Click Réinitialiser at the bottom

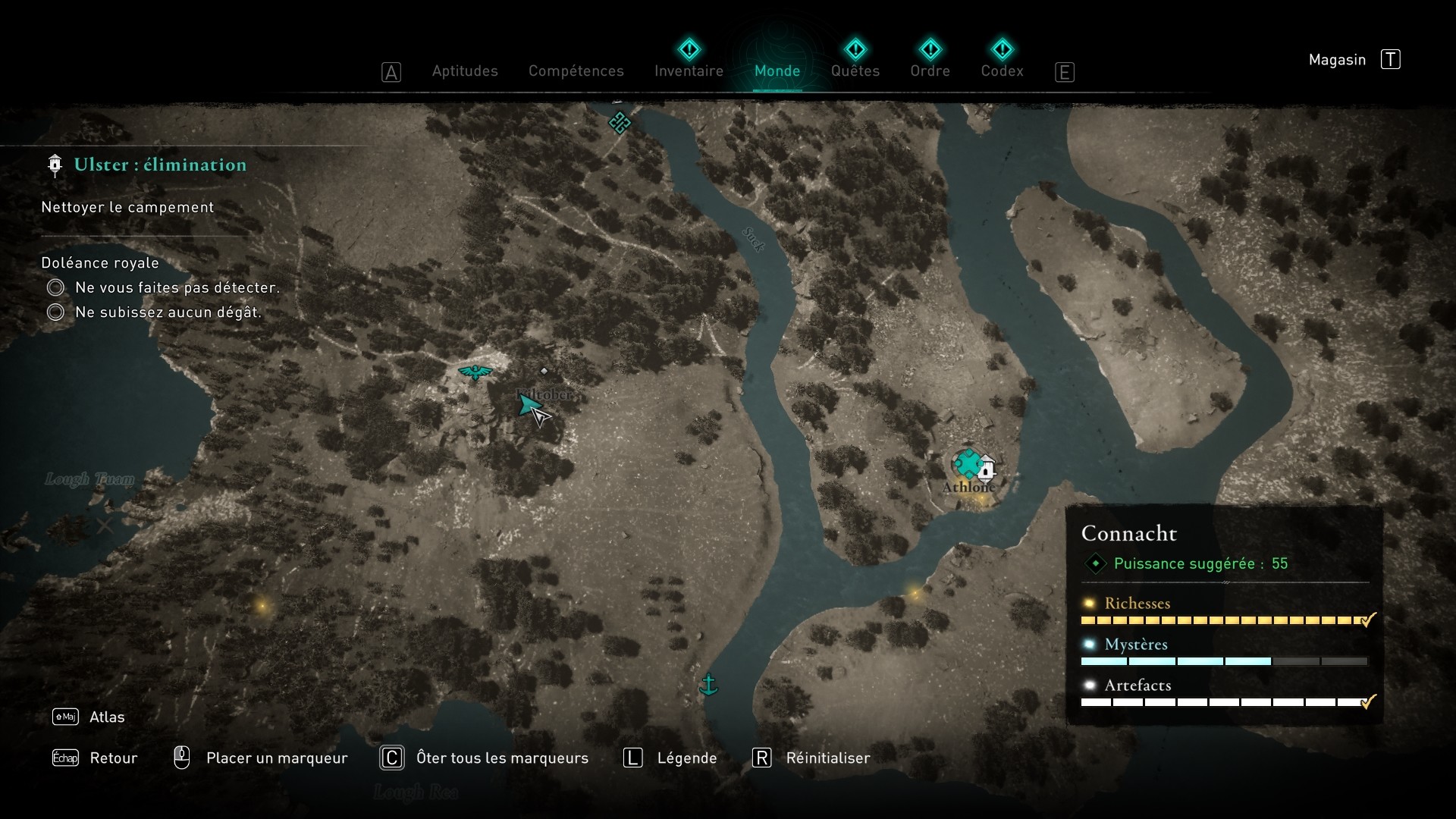[x=829, y=758]
